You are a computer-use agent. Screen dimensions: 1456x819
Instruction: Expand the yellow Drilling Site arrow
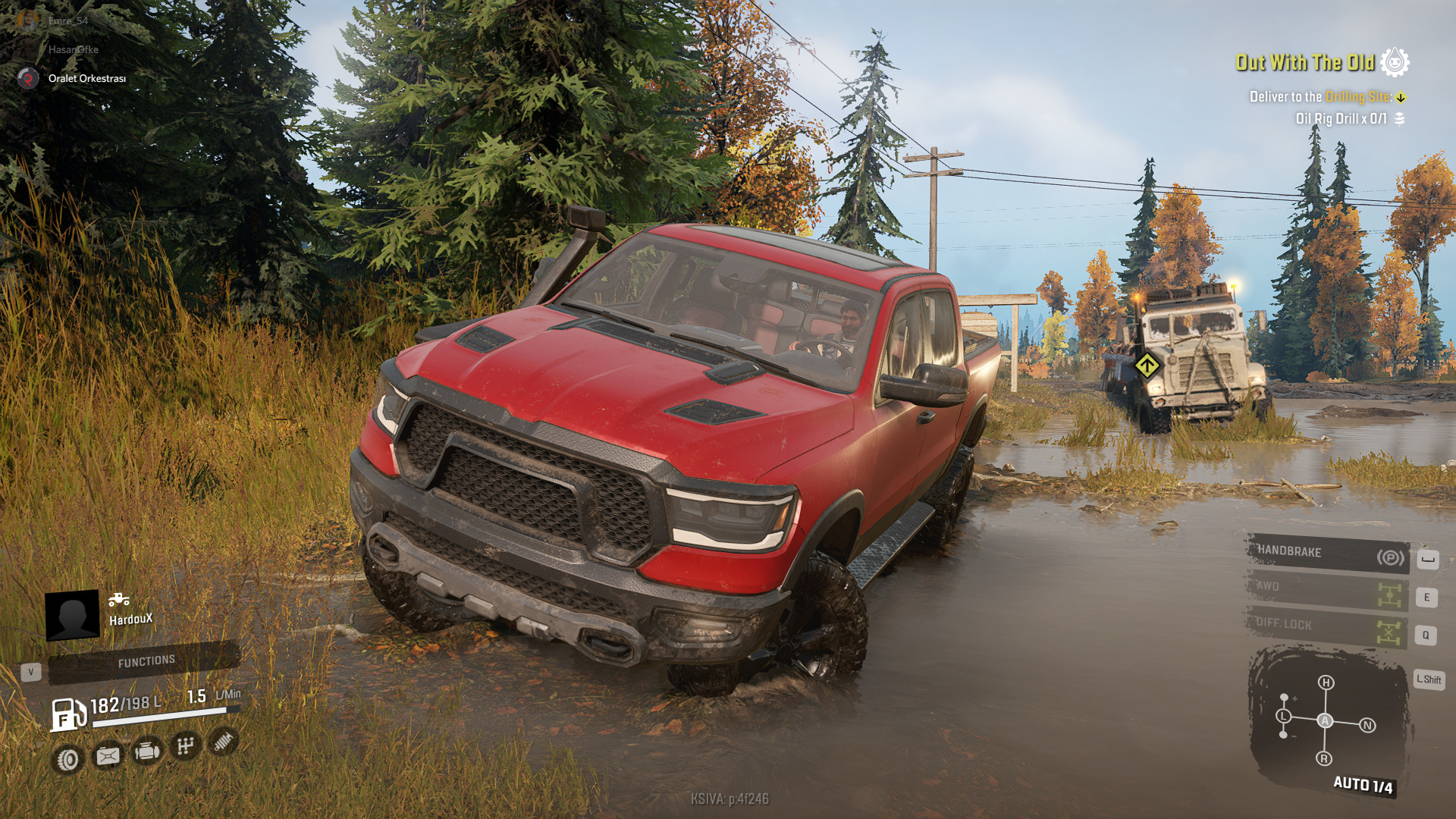point(1399,97)
